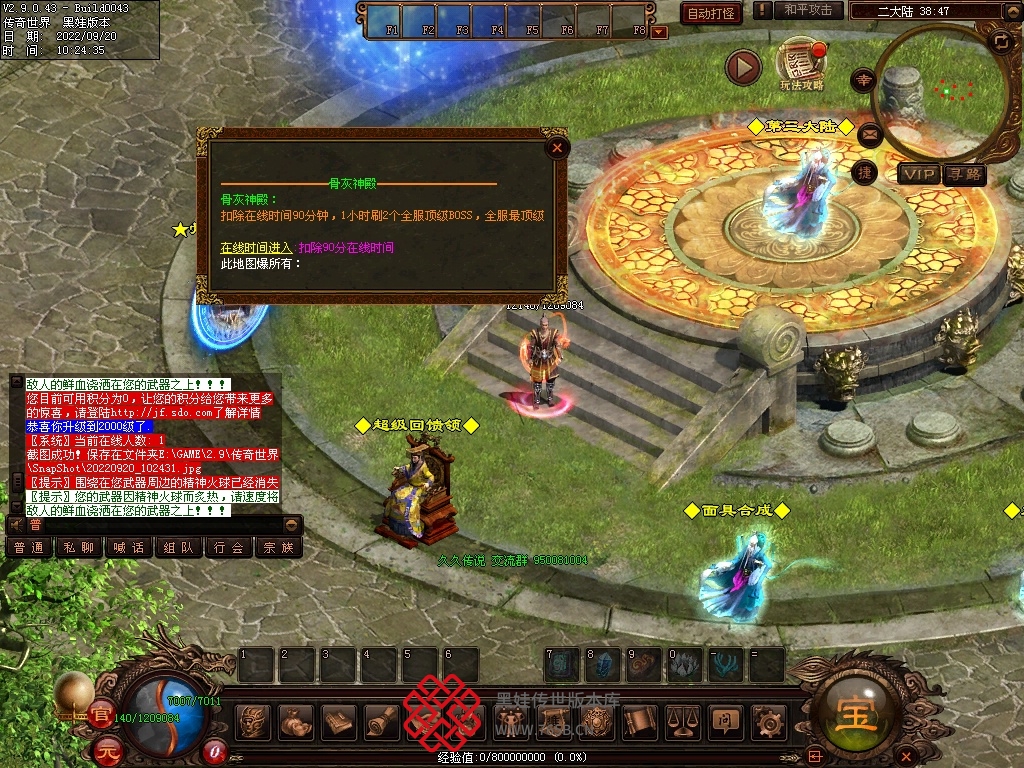Open the VIP panel
Image resolution: width=1024 pixels, height=768 pixels.
point(919,175)
